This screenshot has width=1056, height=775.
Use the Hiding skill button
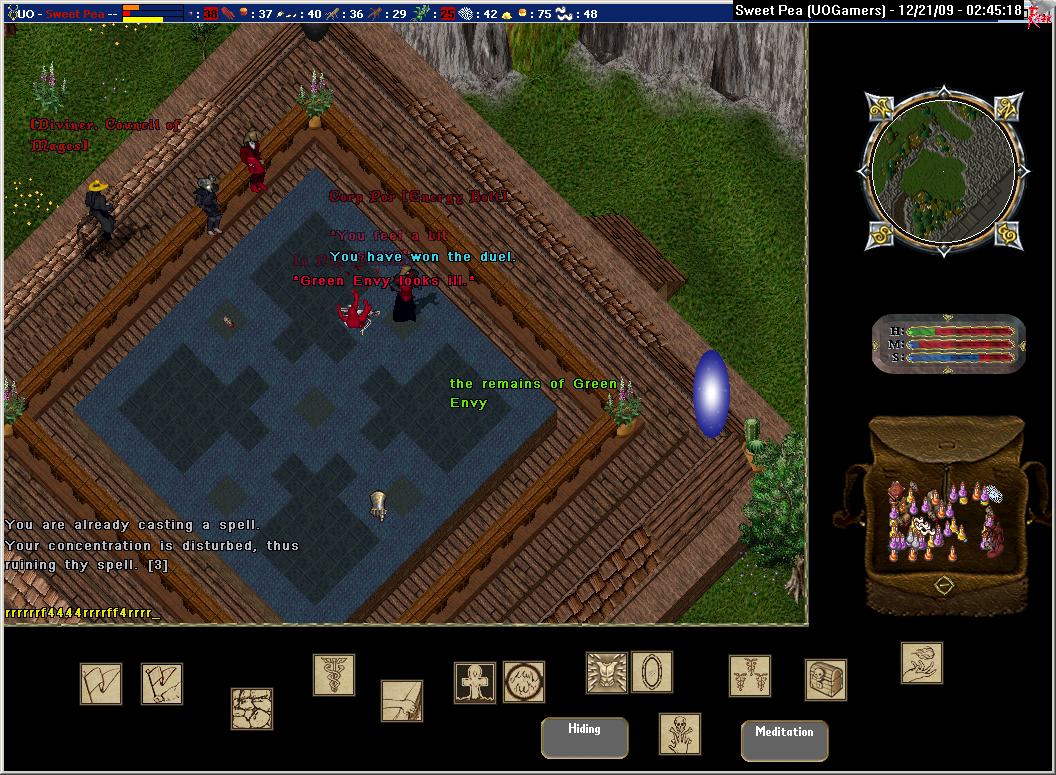(584, 737)
